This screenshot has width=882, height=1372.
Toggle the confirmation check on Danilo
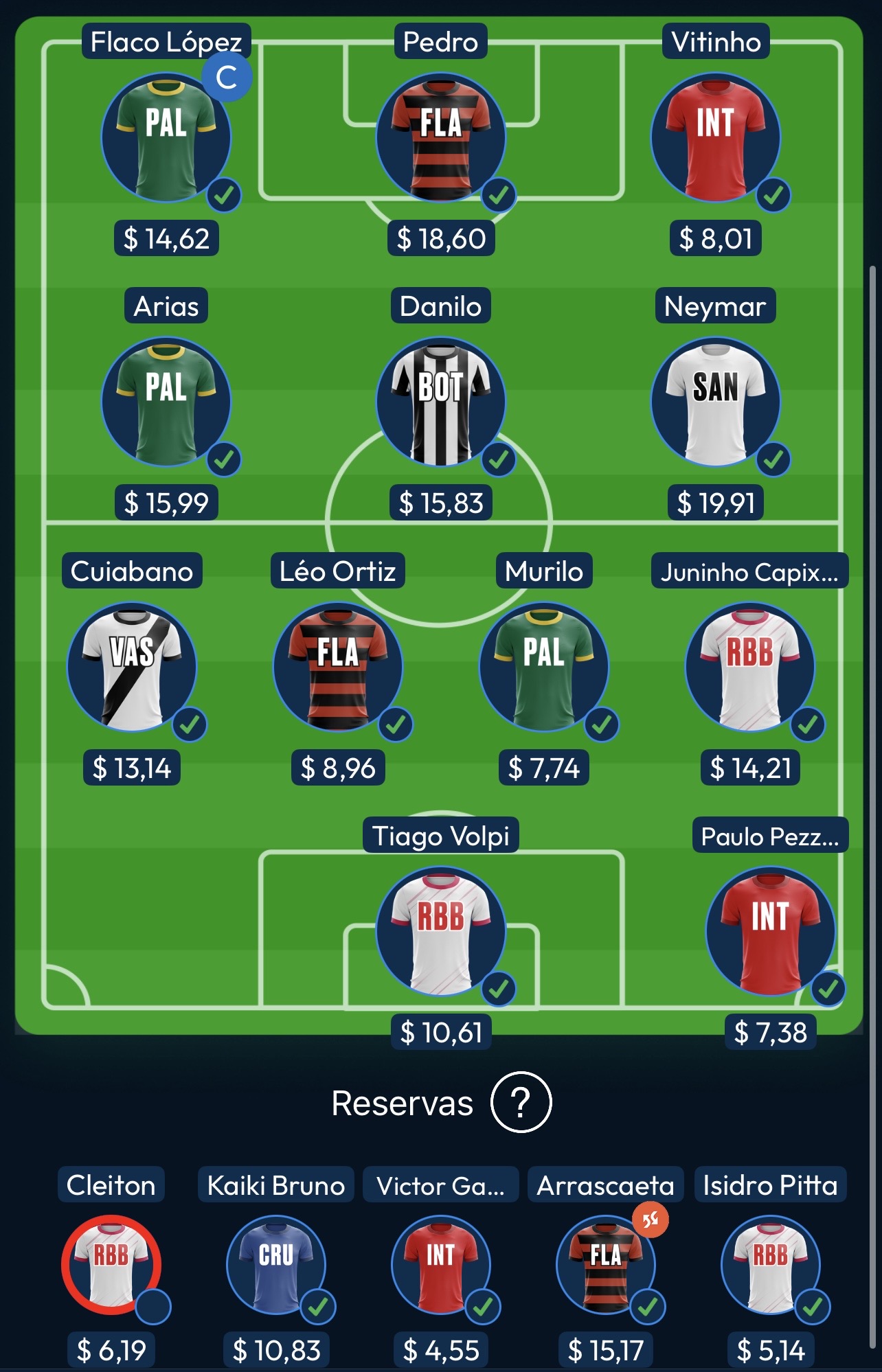coord(499,461)
